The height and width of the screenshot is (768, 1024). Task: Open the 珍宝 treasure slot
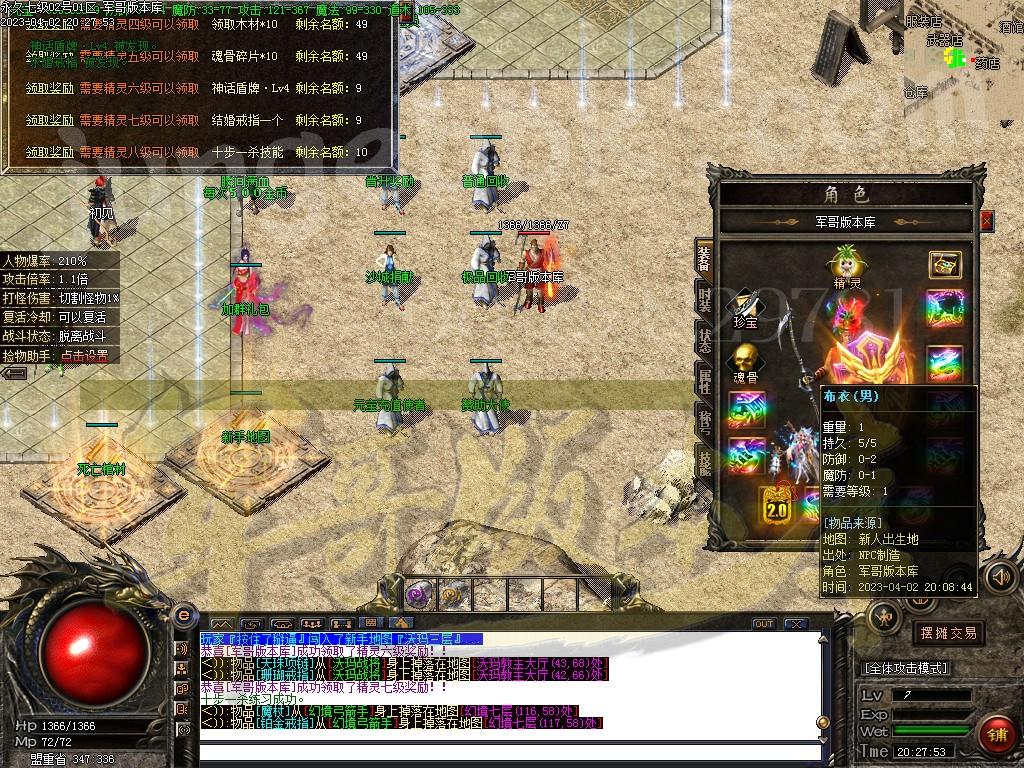(745, 306)
